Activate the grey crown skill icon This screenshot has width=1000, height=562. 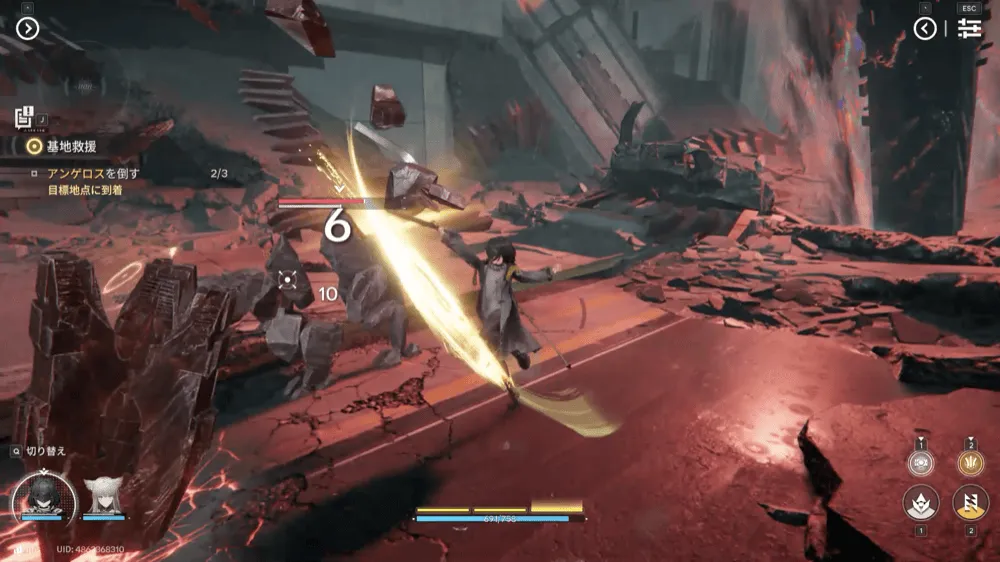click(920, 501)
